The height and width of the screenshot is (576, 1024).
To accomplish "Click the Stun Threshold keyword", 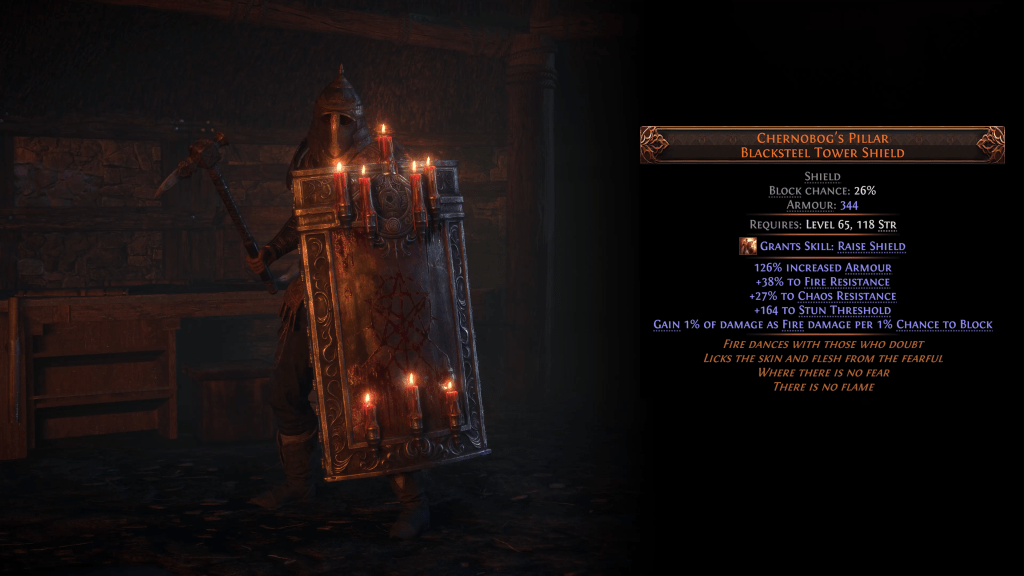I will (x=850, y=310).
